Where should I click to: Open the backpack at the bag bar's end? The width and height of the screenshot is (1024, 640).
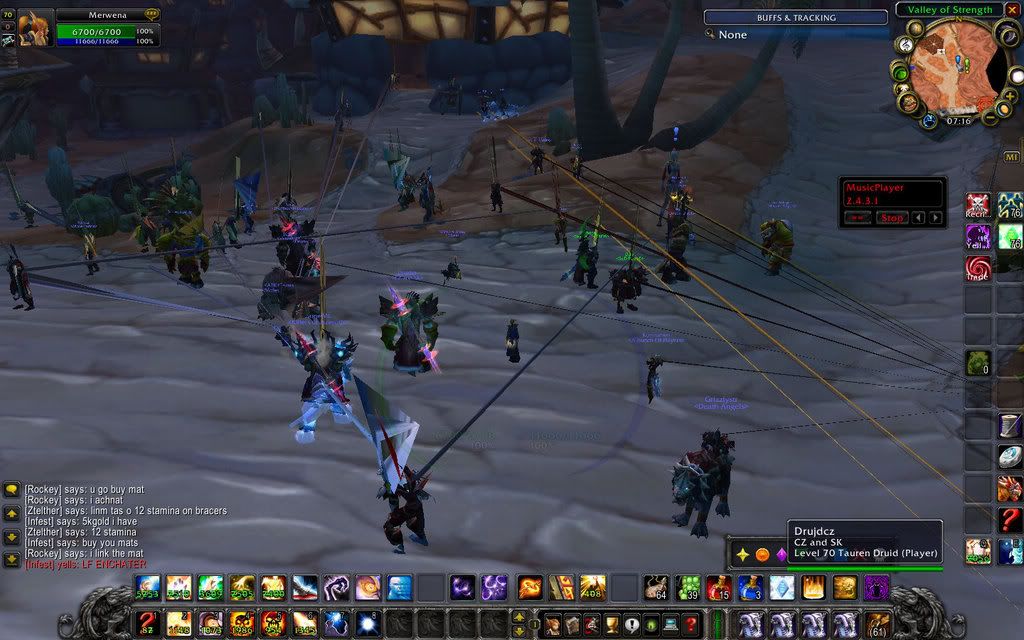point(877,624)
